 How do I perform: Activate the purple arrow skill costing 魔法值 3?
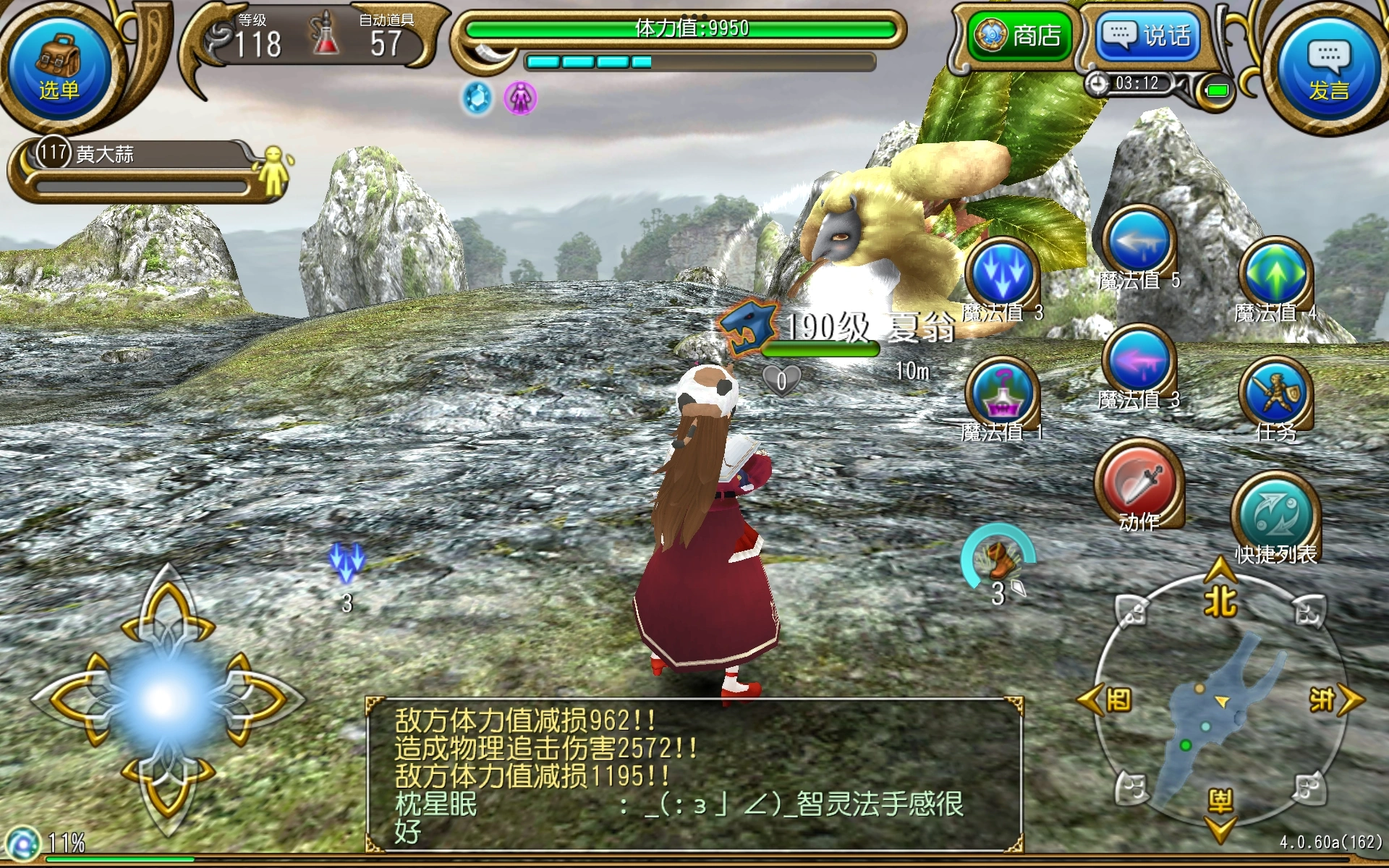(x=1139, y=362)
